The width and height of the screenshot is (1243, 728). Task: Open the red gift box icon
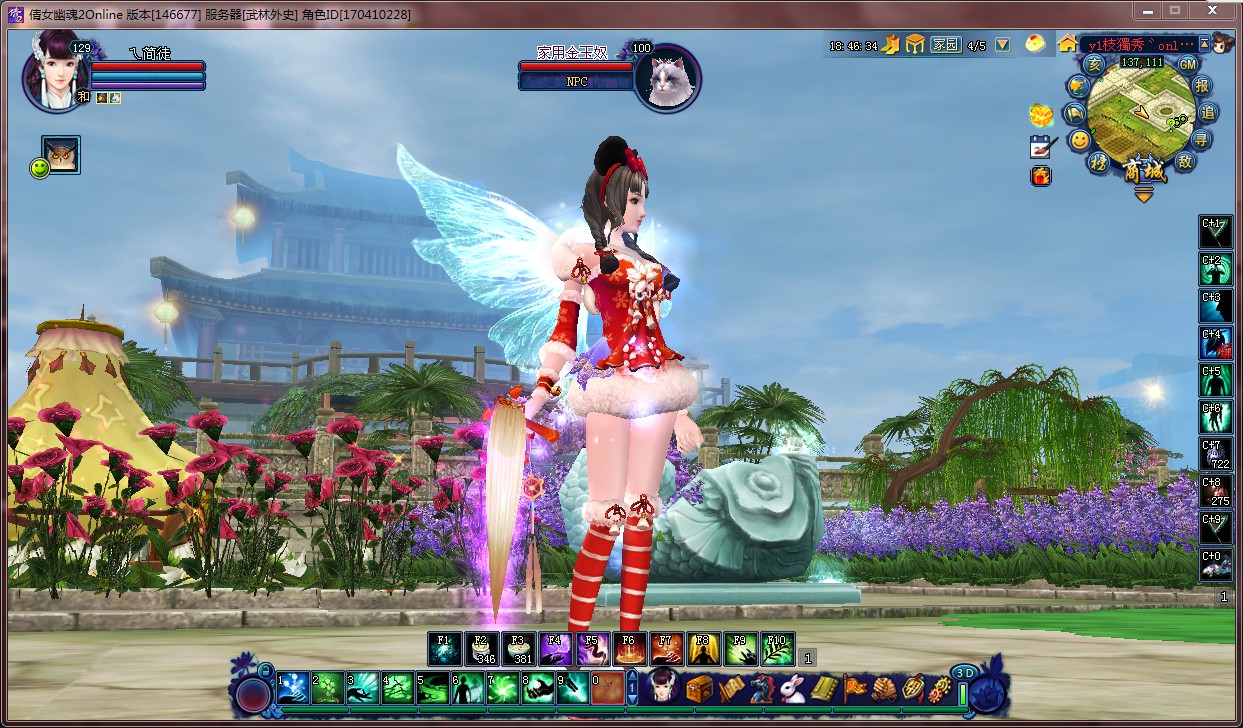pos(1041,177)
